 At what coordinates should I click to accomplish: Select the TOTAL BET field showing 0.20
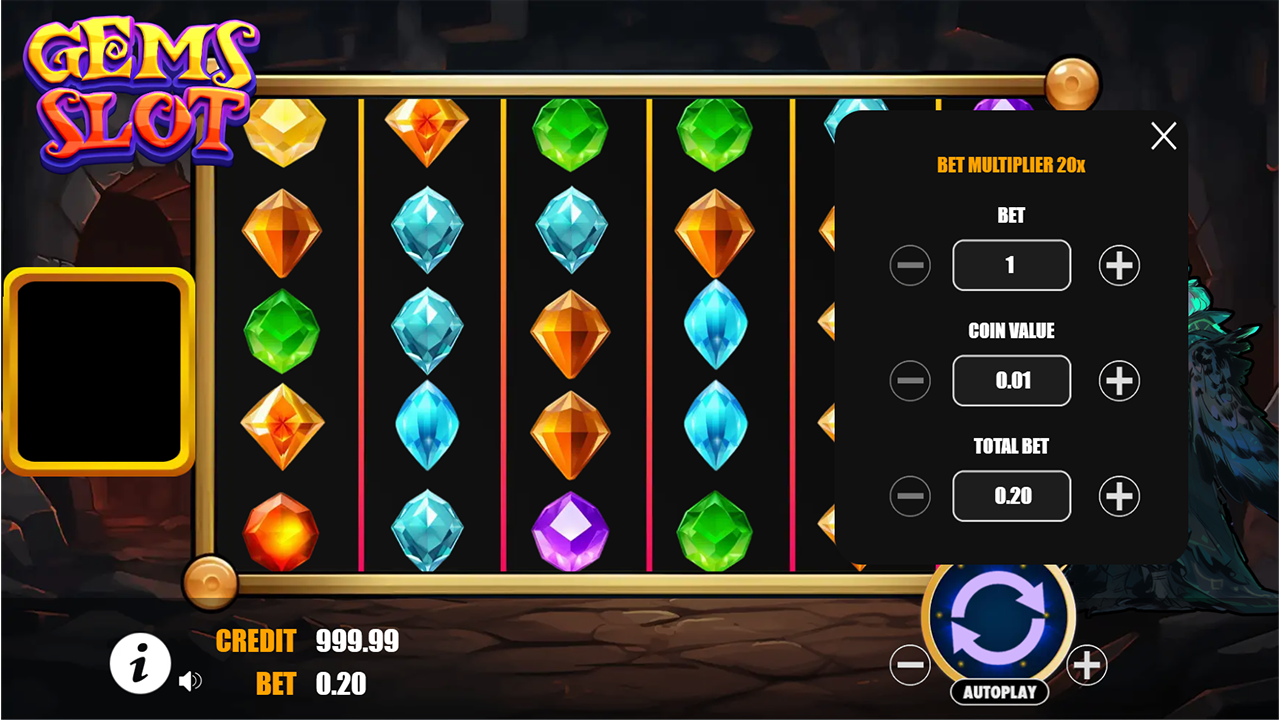tap(1011, 495)
